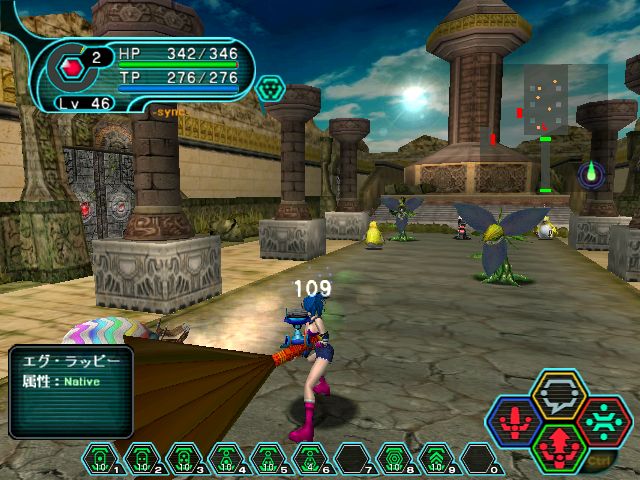Activate hotbar slot number 3
640x480 pixels.
tap(184, 460)
